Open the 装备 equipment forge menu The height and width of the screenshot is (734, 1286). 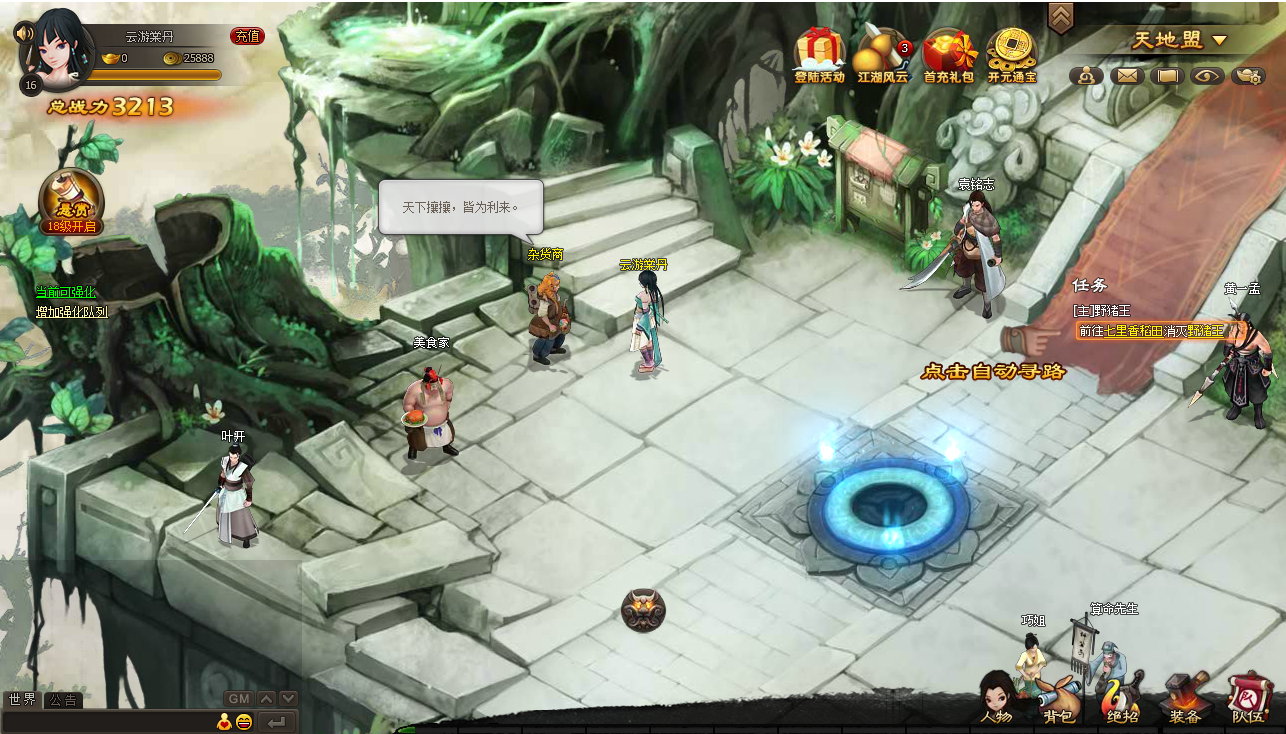point(1184,699)
